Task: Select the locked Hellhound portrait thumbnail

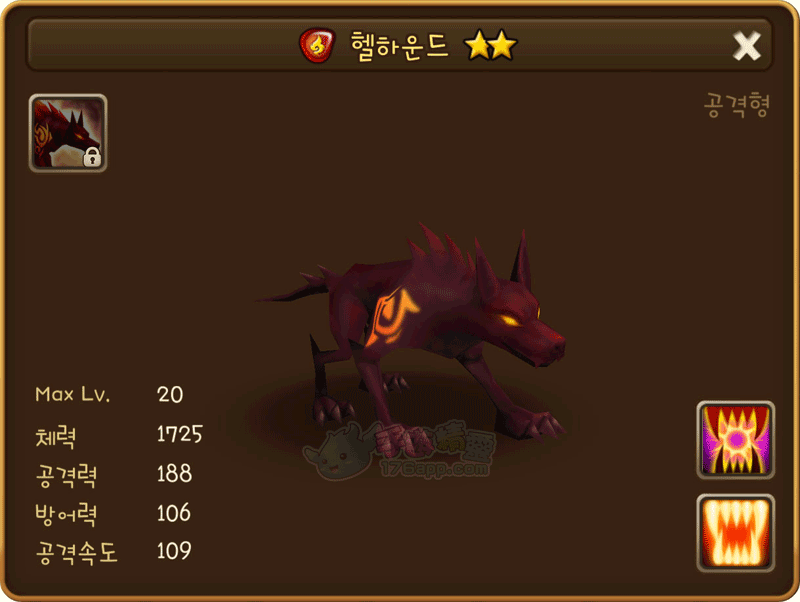Action: [x=68, y=133]
